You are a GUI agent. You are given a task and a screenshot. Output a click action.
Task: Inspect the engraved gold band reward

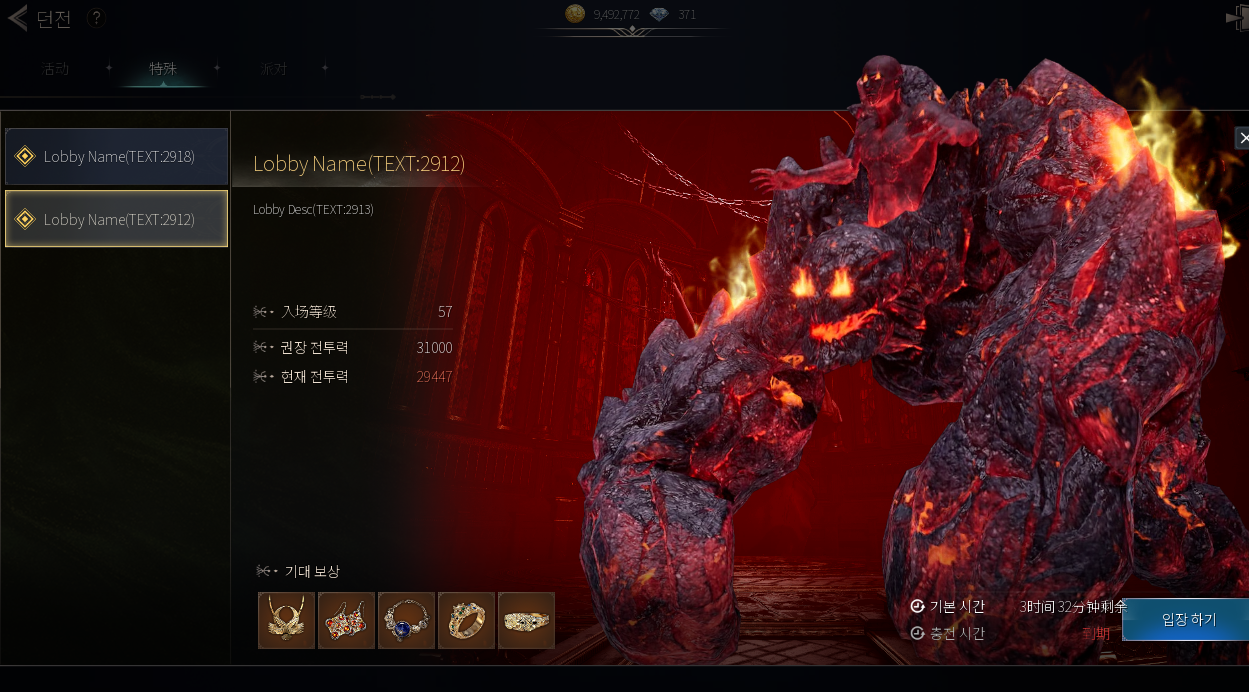(526, 620)
